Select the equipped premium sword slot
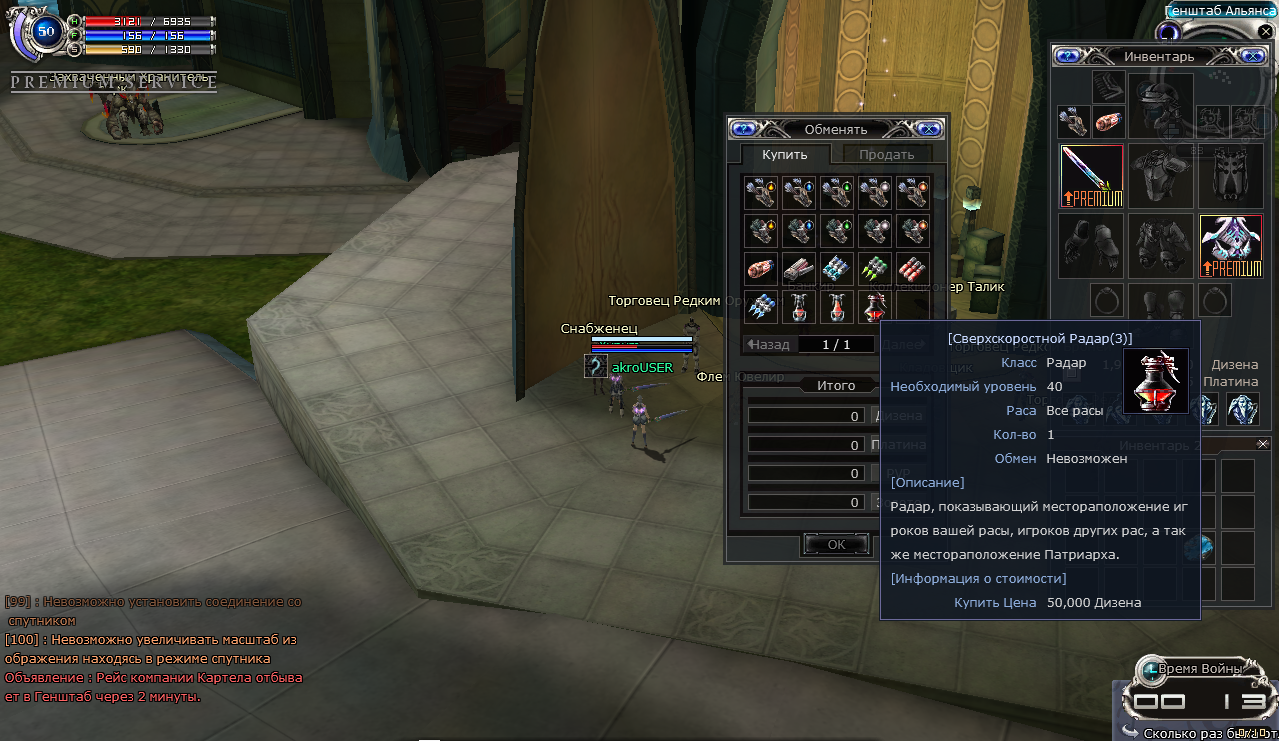Screen dimensions: 1279x741 (x=1091, y=176)
